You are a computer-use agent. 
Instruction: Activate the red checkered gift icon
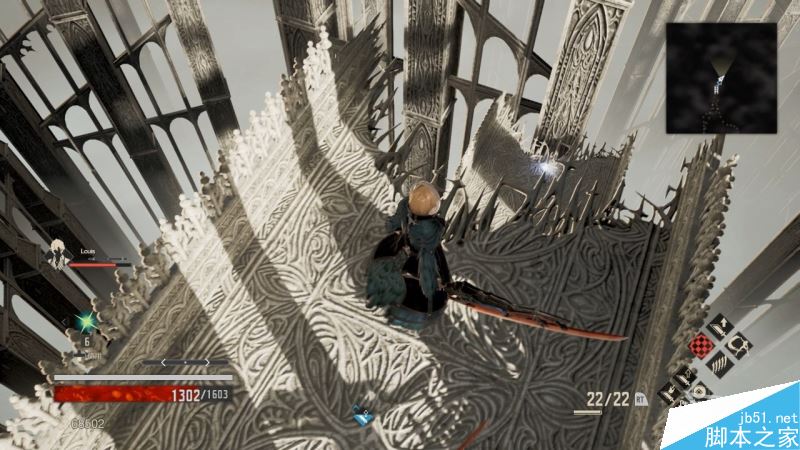703,346
